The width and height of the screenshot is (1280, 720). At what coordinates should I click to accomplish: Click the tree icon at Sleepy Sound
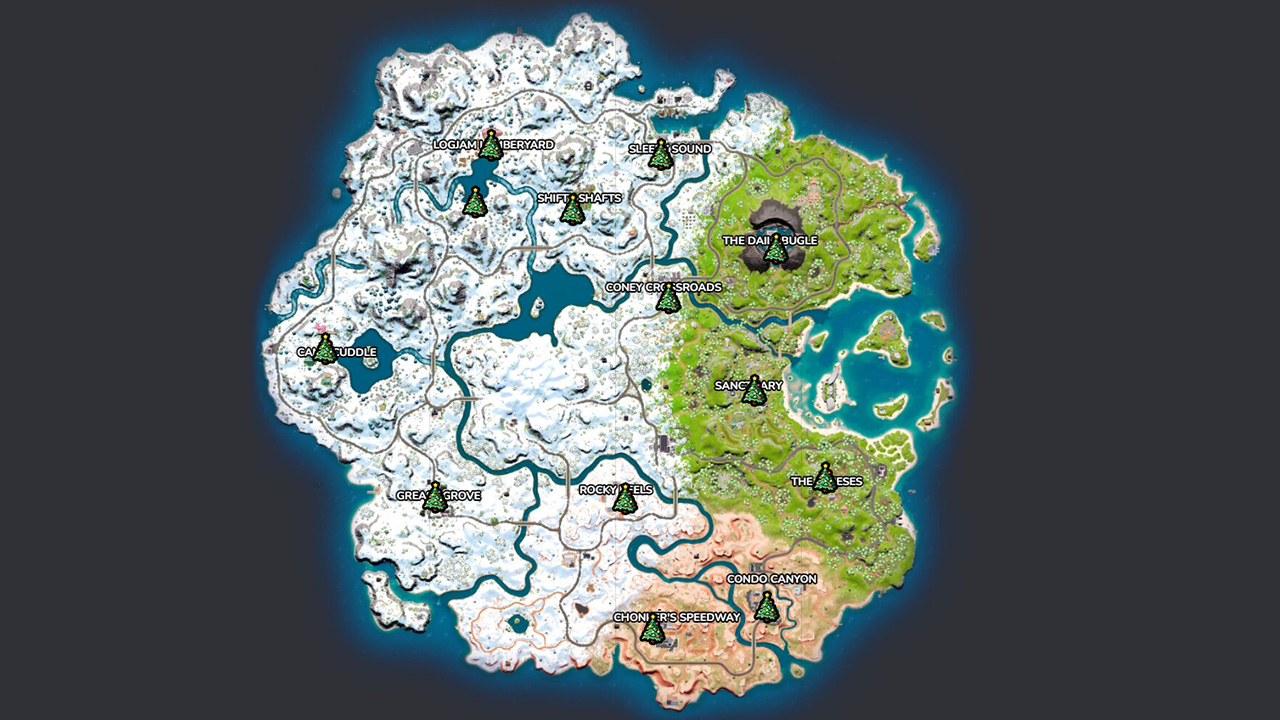pos(662,156)
